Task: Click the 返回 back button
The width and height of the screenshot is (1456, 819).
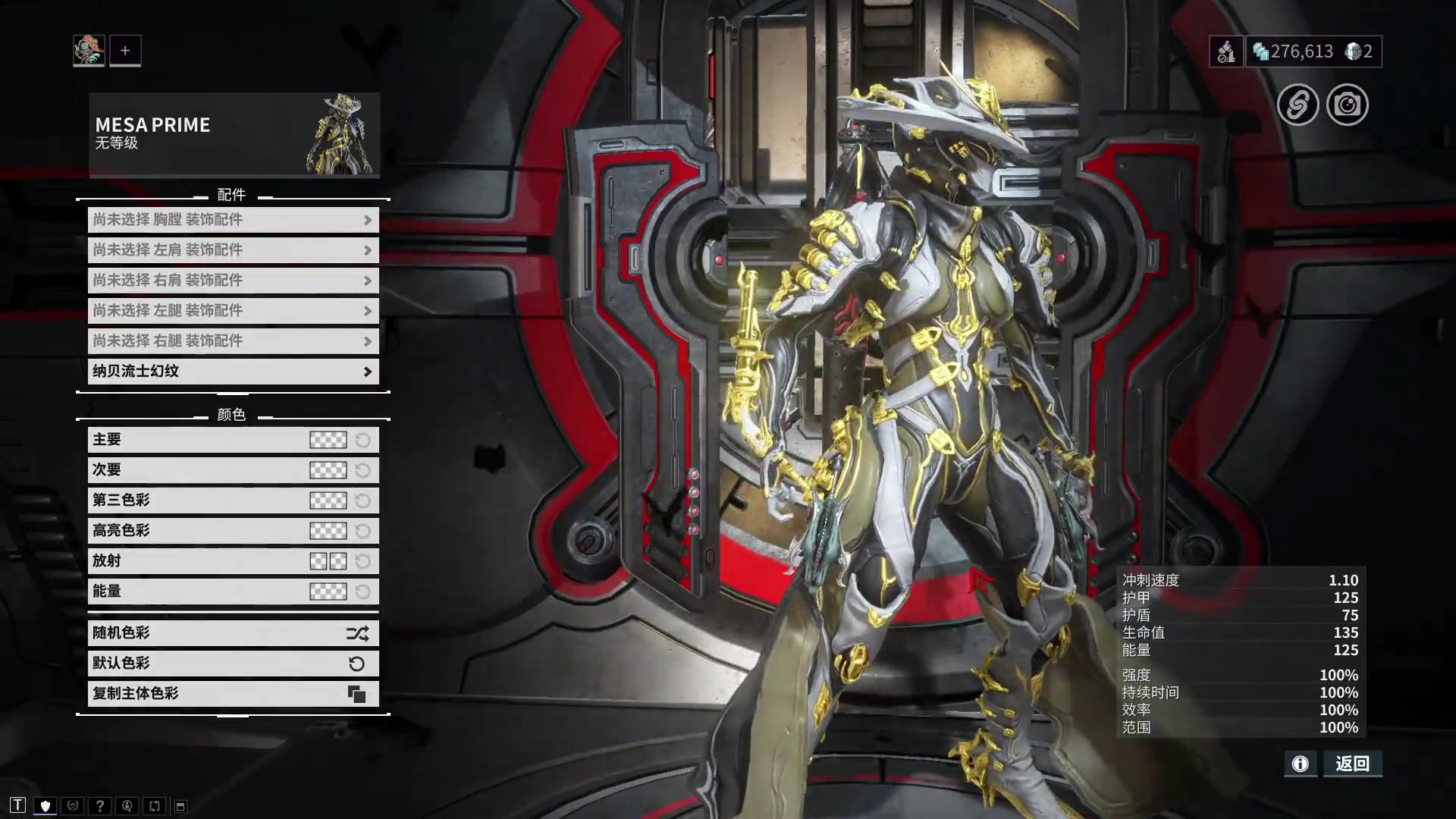Action: coord(1353,764)
